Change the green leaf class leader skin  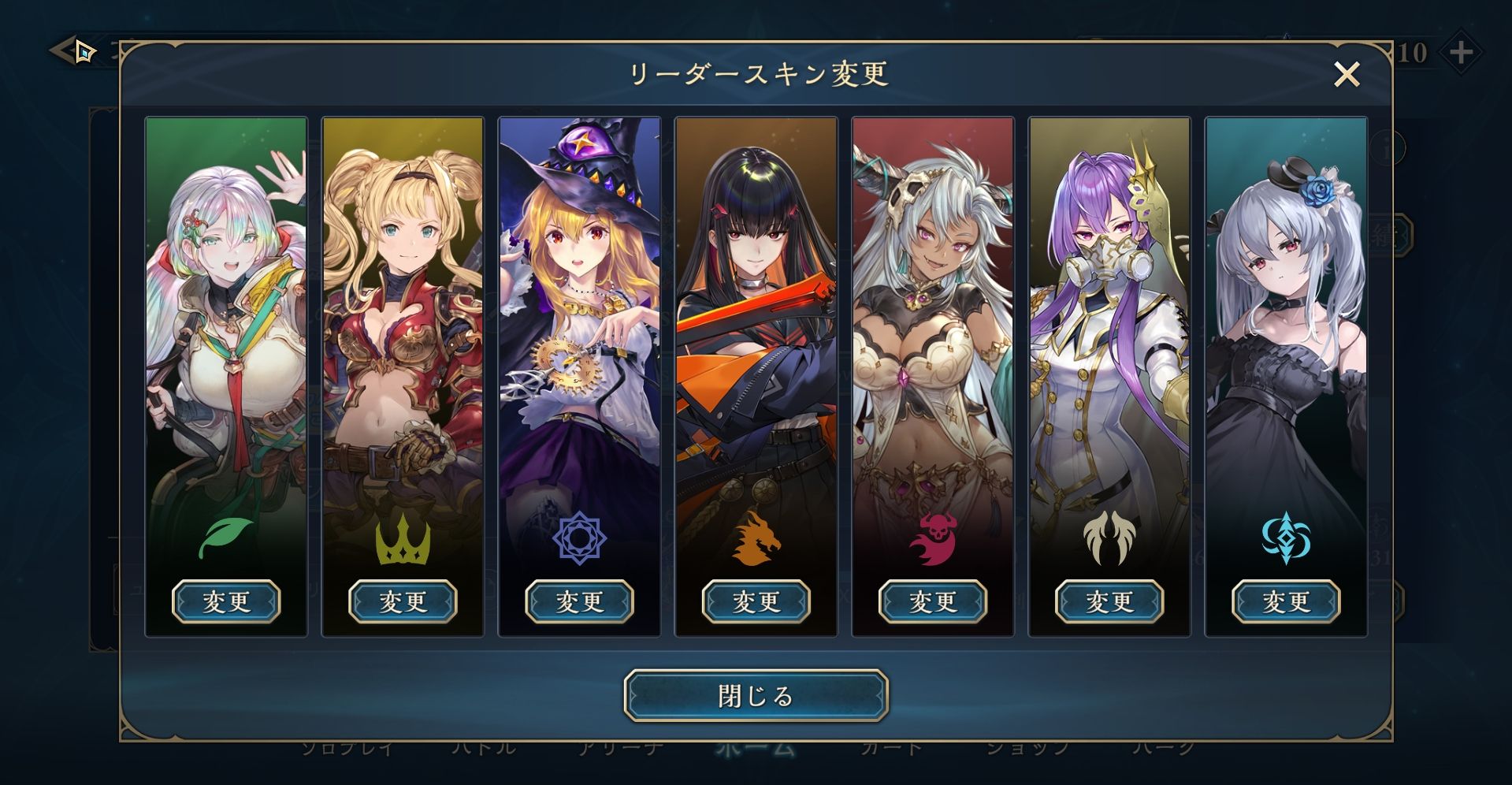pyautogui.click(x=226, y=602)
